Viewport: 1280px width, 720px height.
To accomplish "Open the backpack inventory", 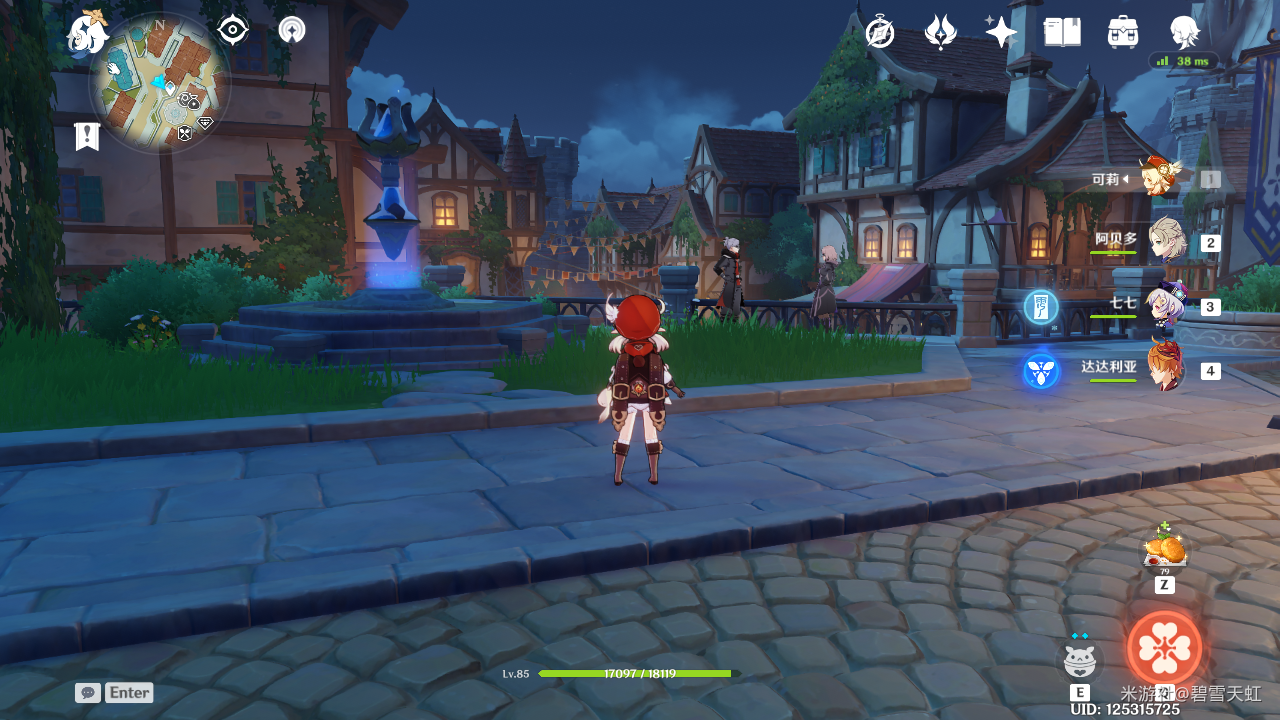I will coord(1123,32).
